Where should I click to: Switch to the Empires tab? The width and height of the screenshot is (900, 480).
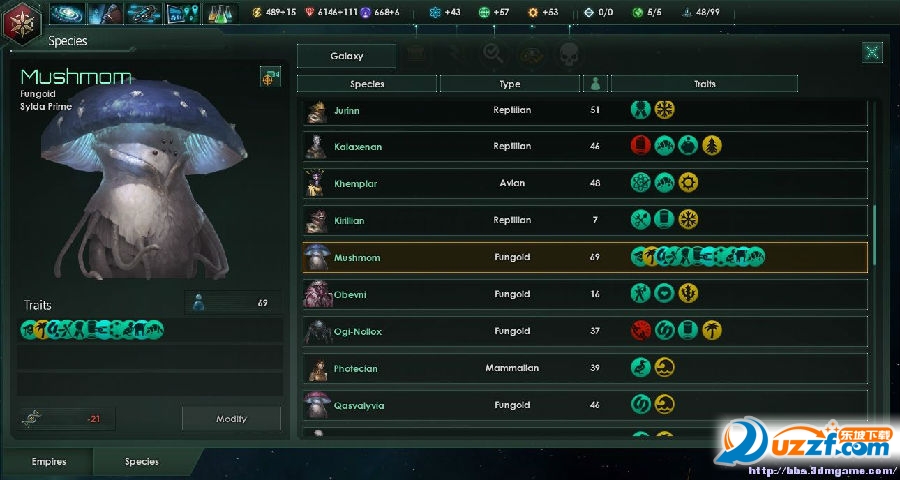pyautogui.click(x=49, y=462)
